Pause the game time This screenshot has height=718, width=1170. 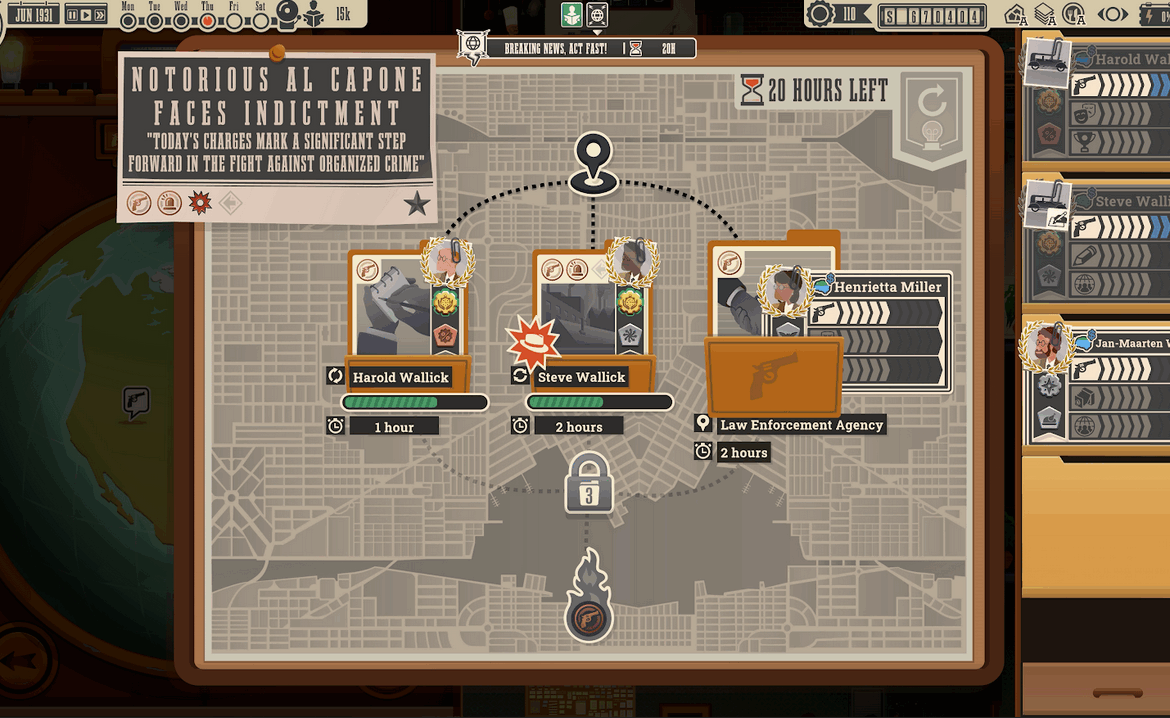coord(72,14)
